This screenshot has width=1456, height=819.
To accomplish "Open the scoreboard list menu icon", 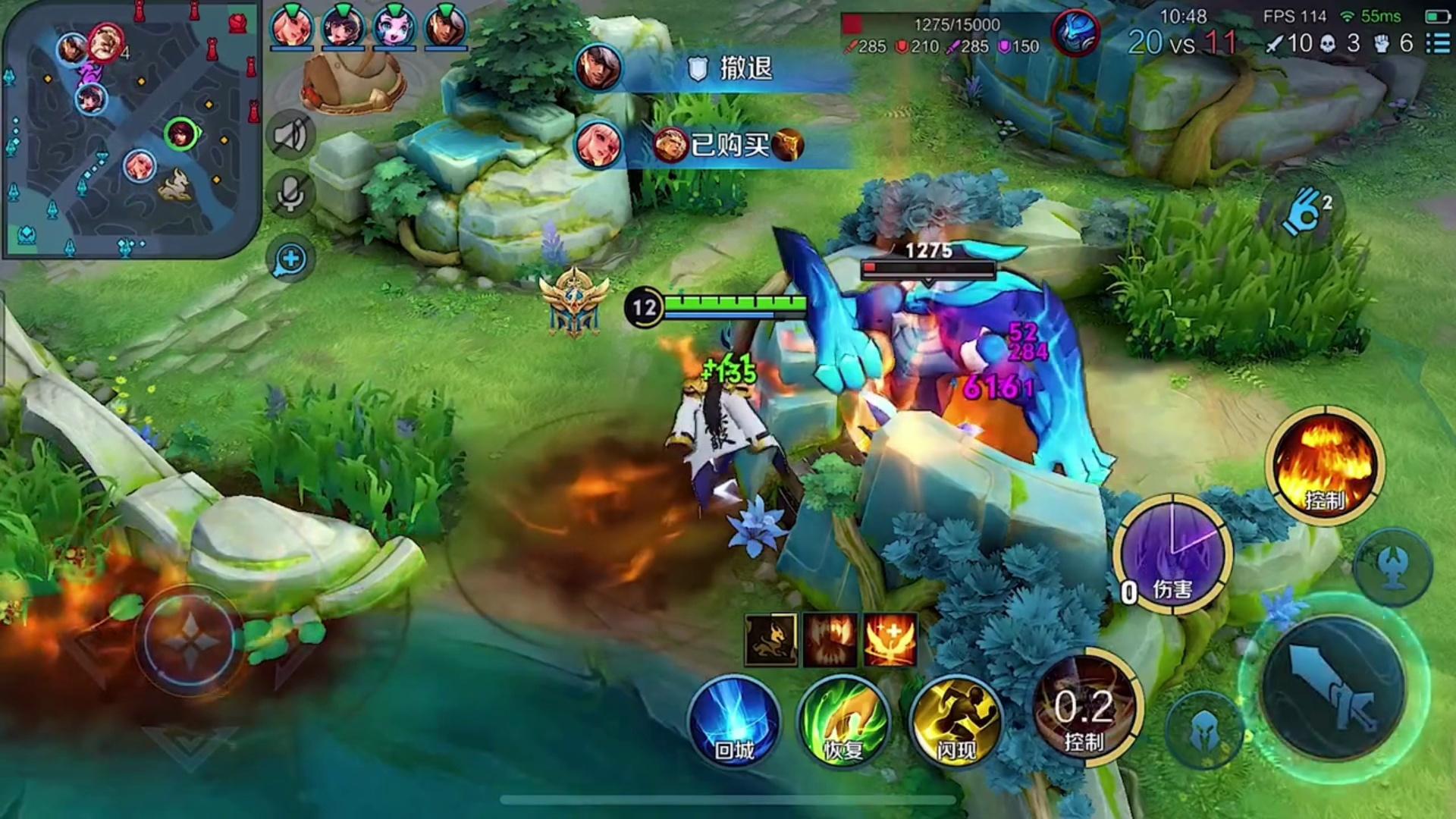I will (1438, 43).
